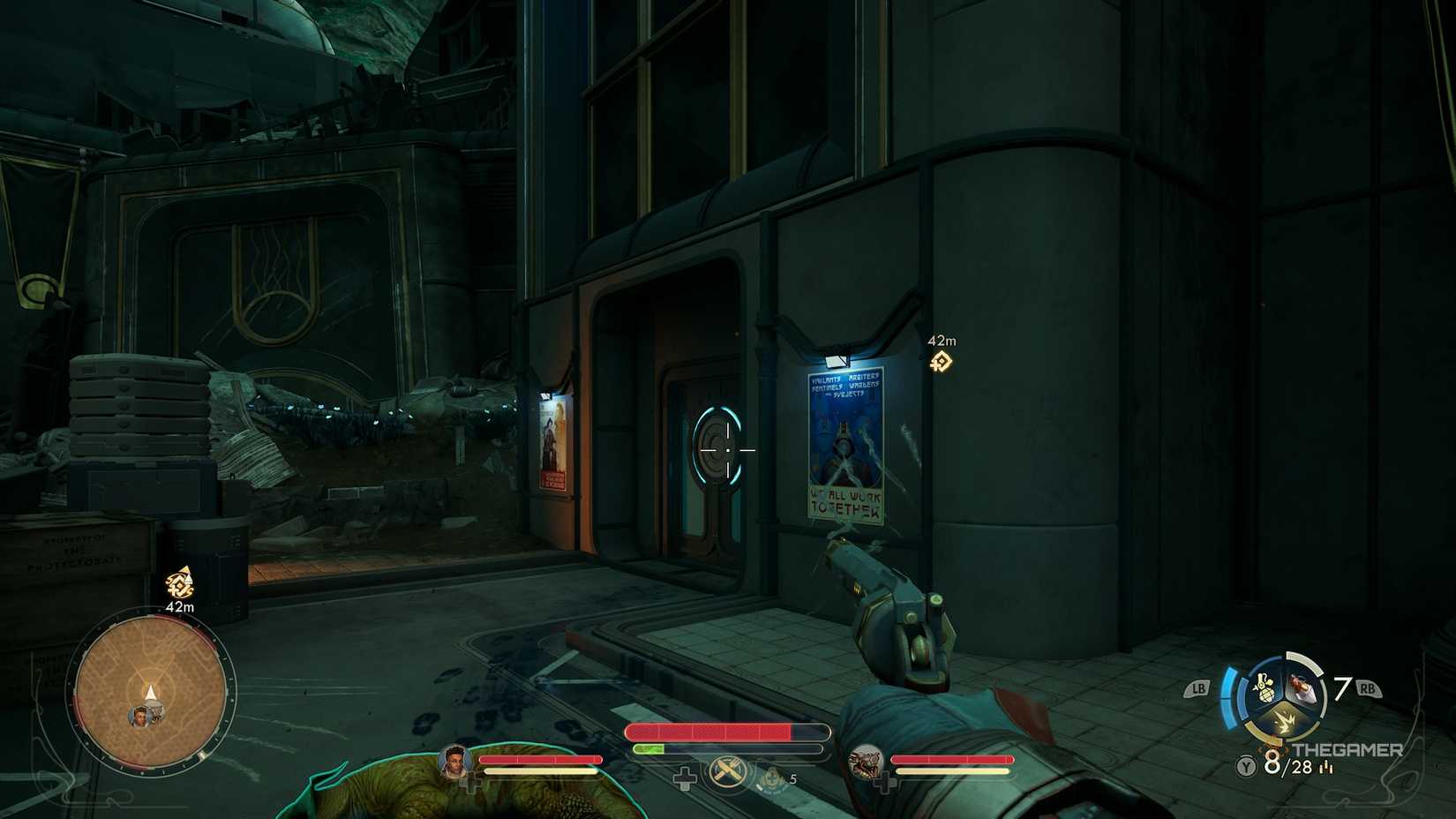Select the pistol ammo icon on the weapon wheel

[1302, 688]
